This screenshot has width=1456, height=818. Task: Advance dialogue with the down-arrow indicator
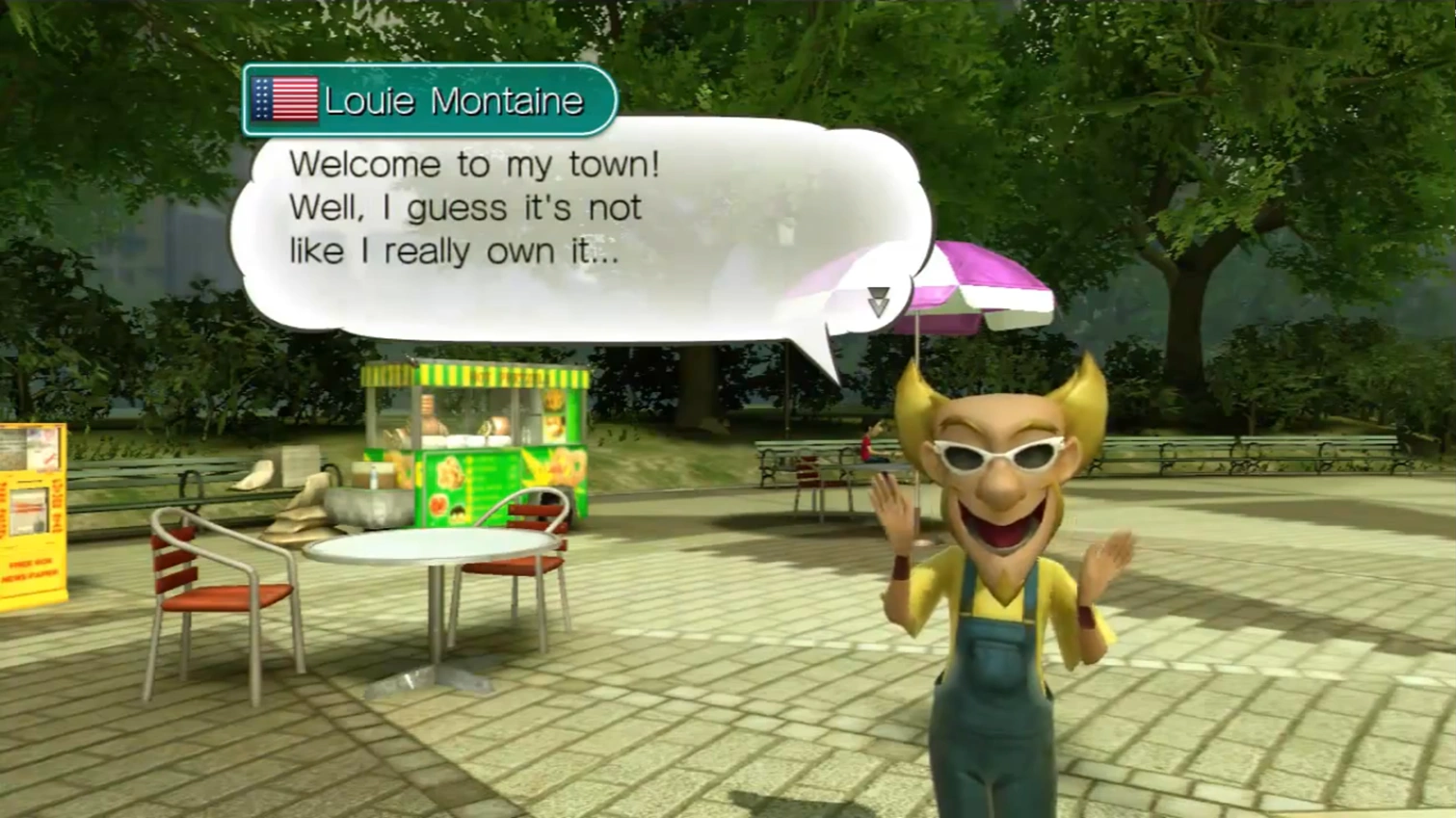click(877, 302)
